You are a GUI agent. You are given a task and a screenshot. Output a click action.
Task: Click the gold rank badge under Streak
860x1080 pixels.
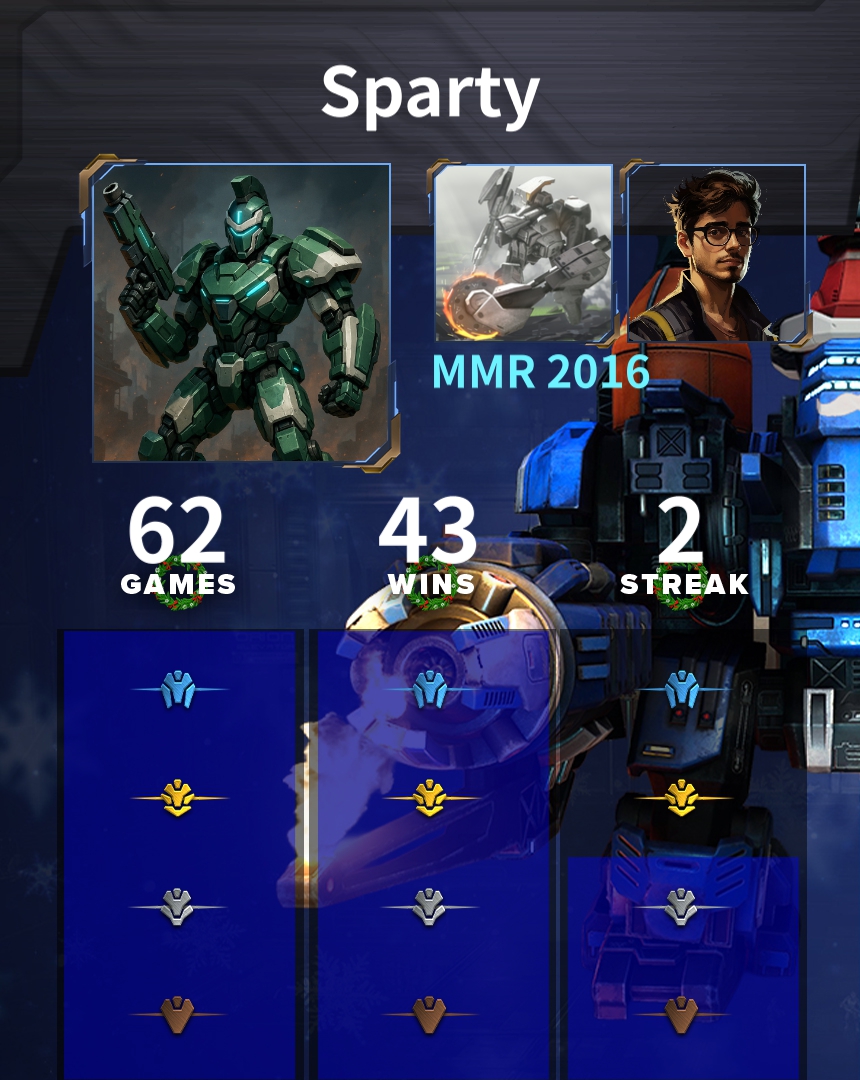coord(682,798)
